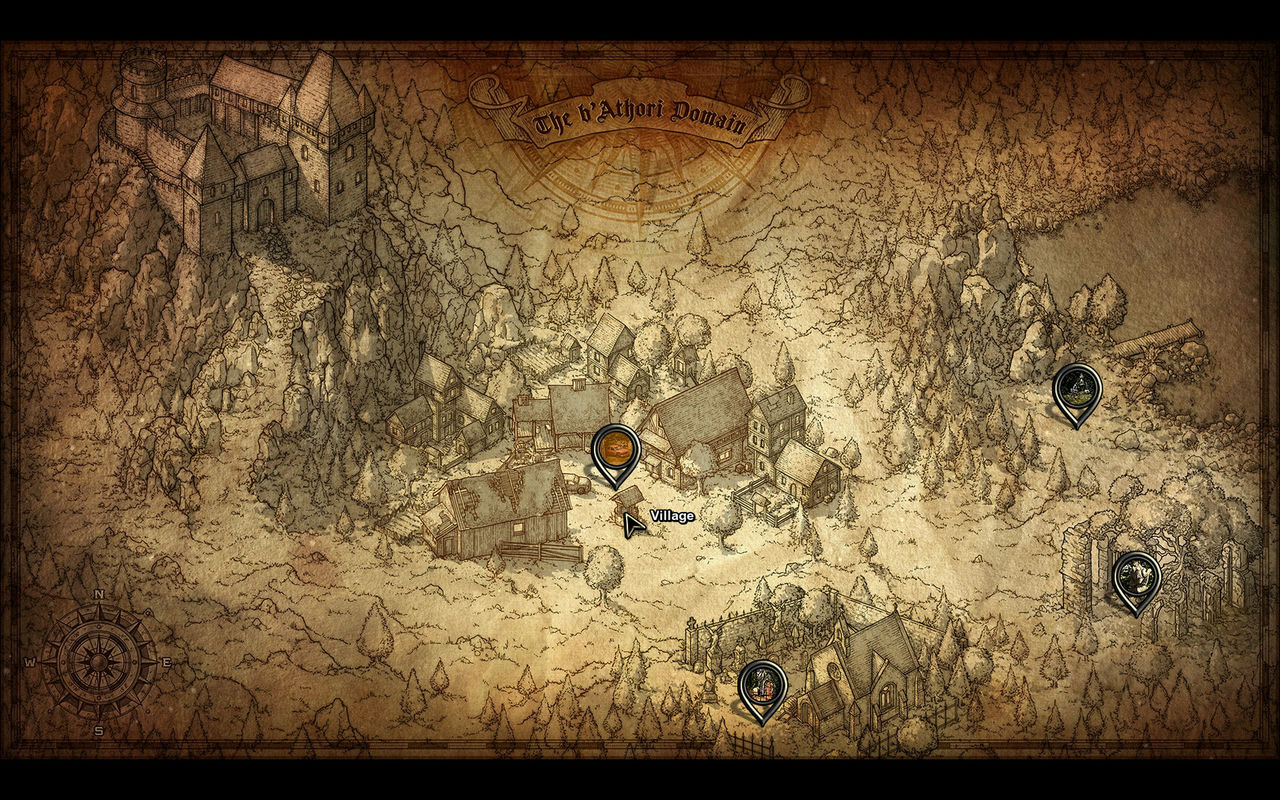Click the S letter on the compass
This screenshot has width=1280, height=800.
click(100, 729)
